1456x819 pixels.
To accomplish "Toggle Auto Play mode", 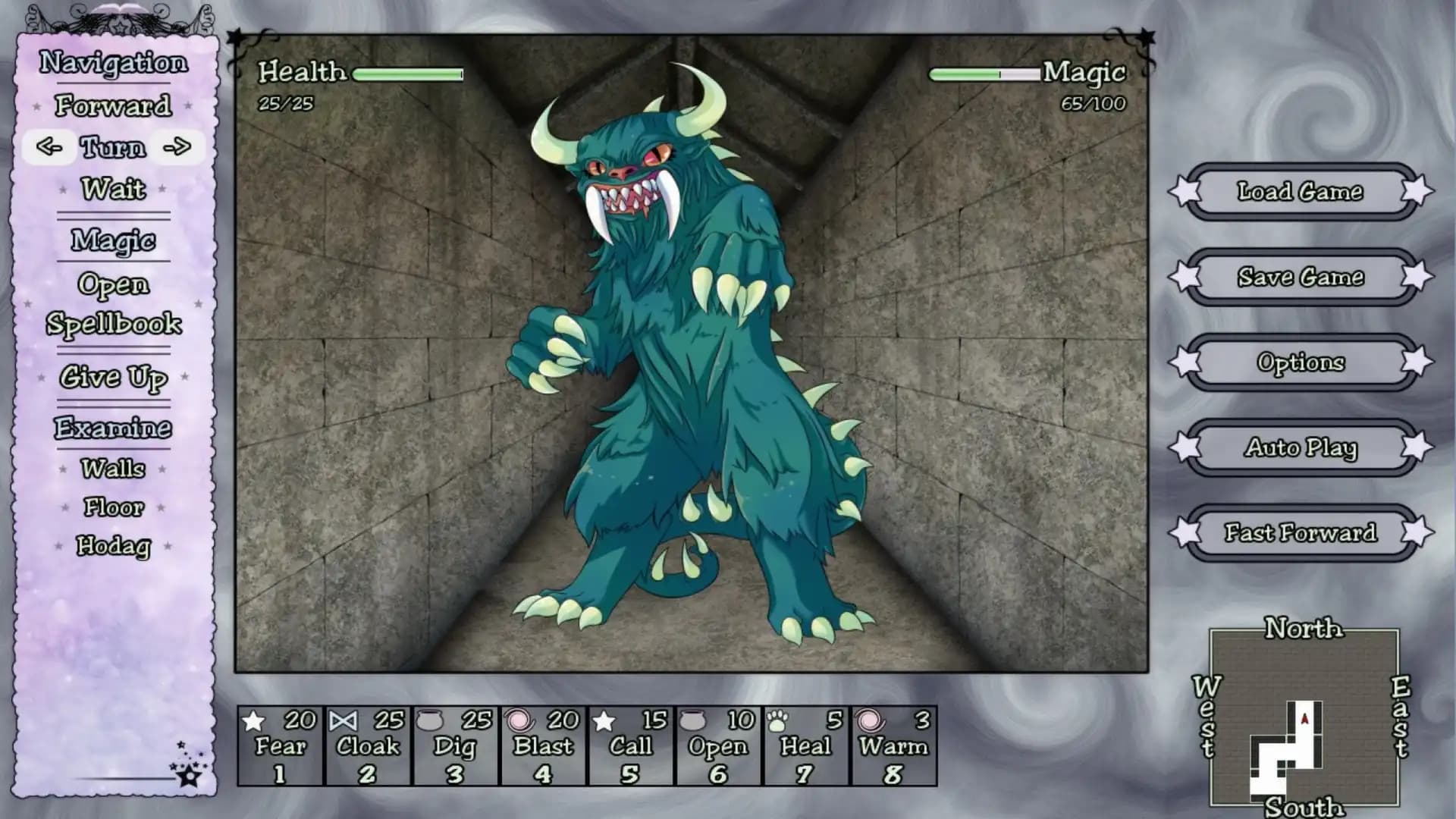I will 1300,448.
